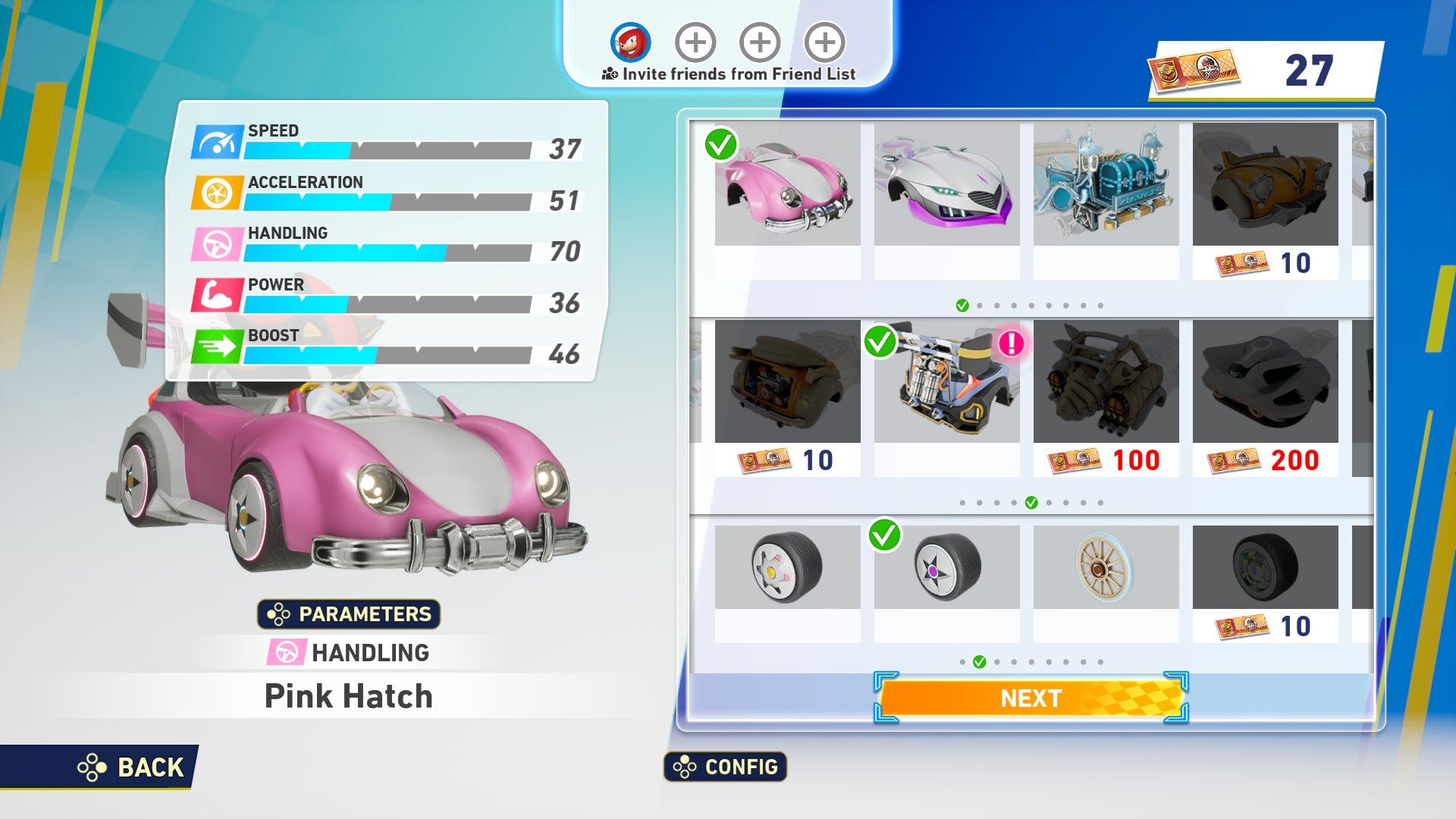Image resolution: width=1456 pixels, height=819 pixels.
Task: Choose the silver and purple sports front part
Action: 946,186
